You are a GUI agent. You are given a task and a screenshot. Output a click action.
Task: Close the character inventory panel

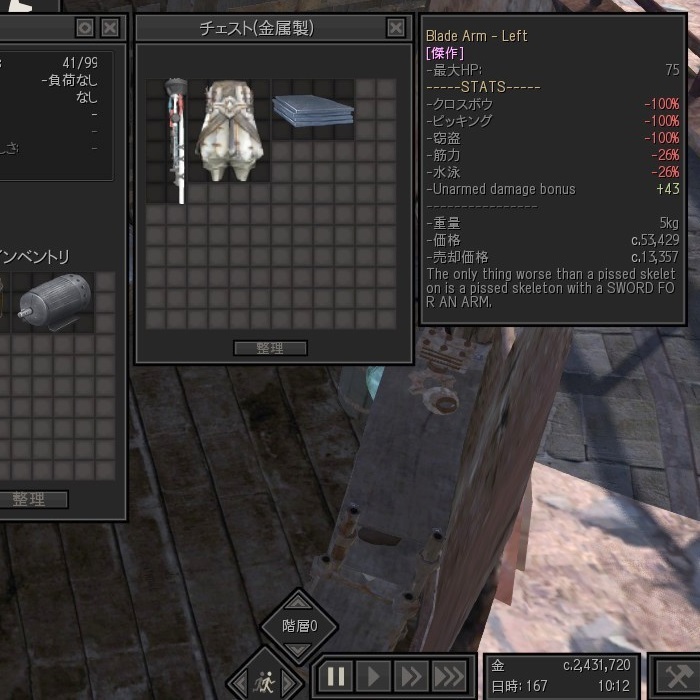(111, 28)
